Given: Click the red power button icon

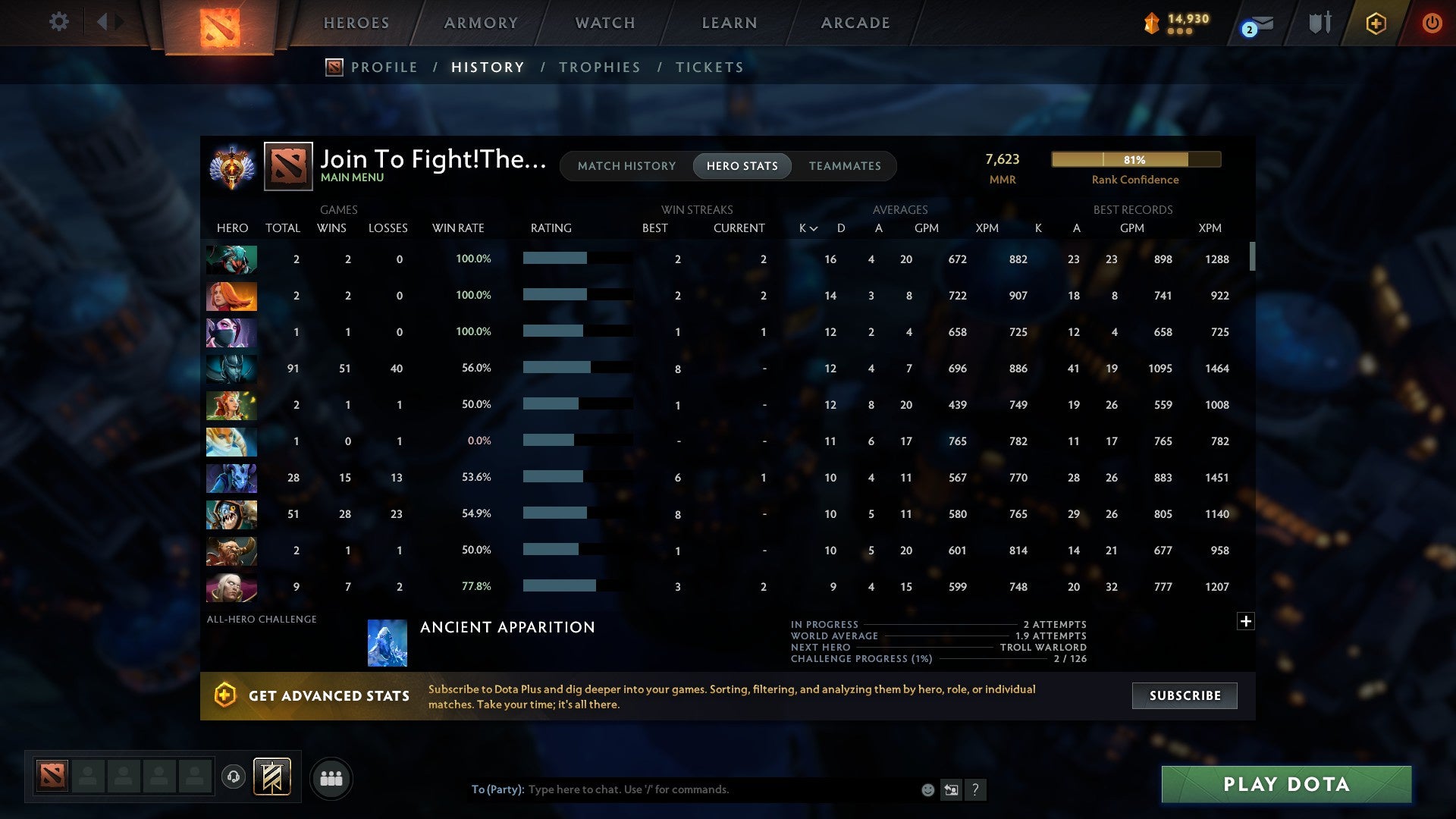Looking at the screenshot, I should point(1432,23).
